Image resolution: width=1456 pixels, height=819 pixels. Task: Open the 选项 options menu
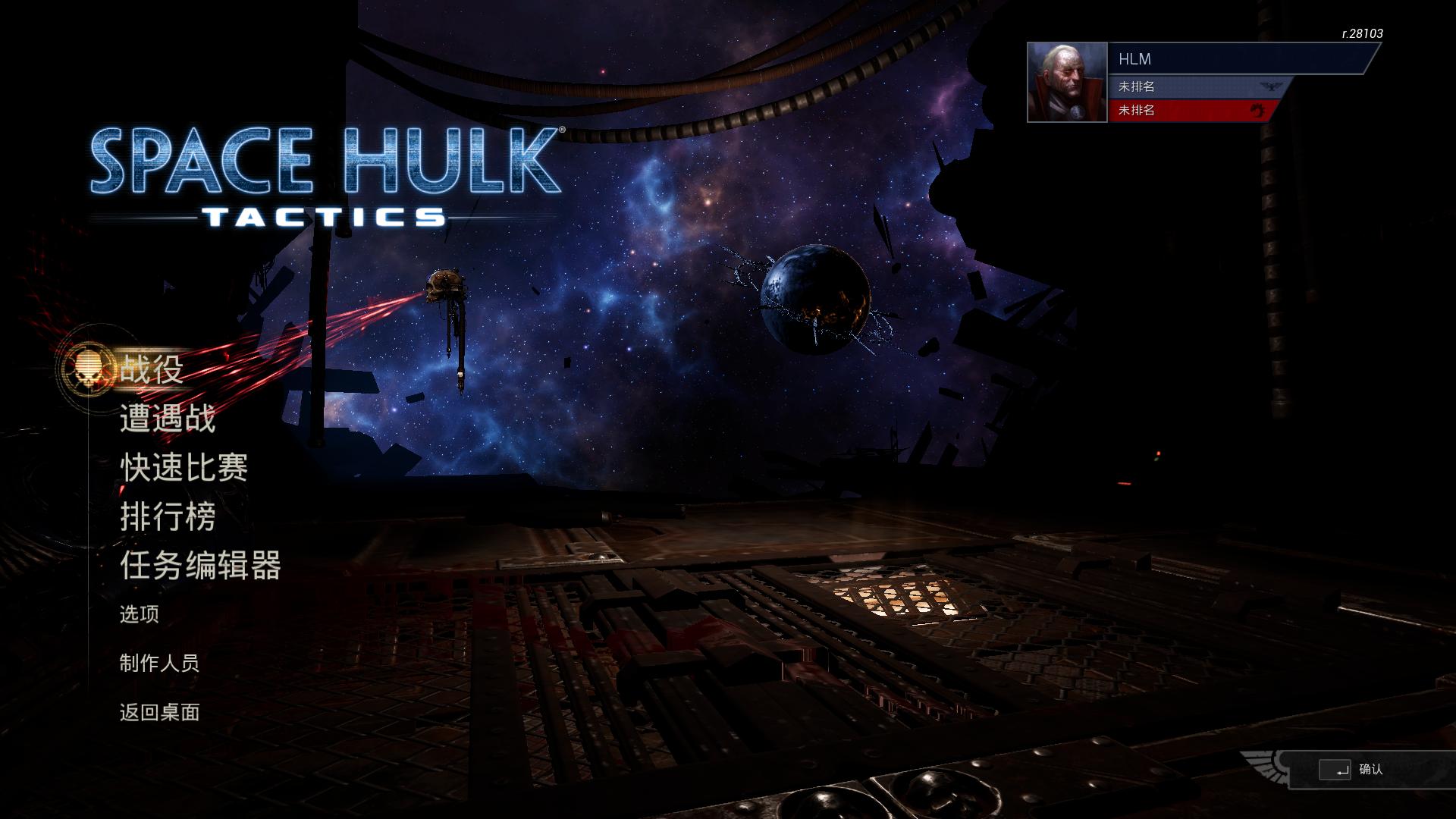pyautogui.click(x=140, y=616)
